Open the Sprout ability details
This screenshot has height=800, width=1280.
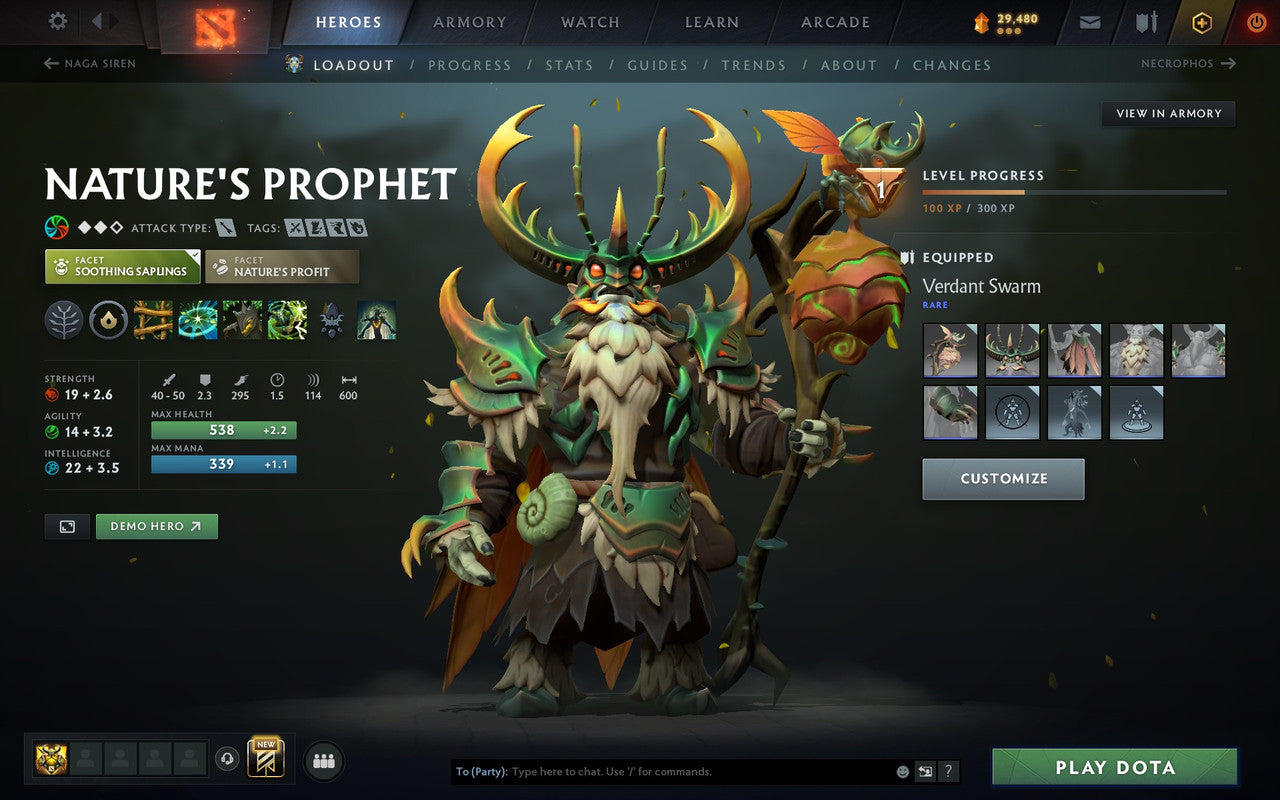(x=152, y=320)
